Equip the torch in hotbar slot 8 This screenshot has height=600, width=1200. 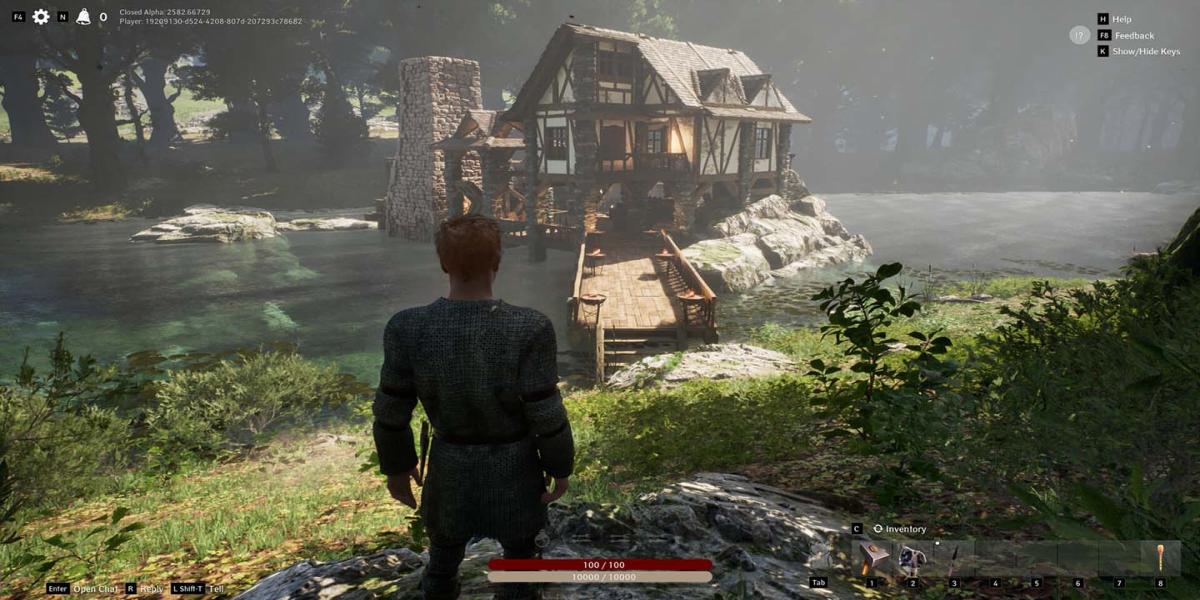[x=1160, y=558]
